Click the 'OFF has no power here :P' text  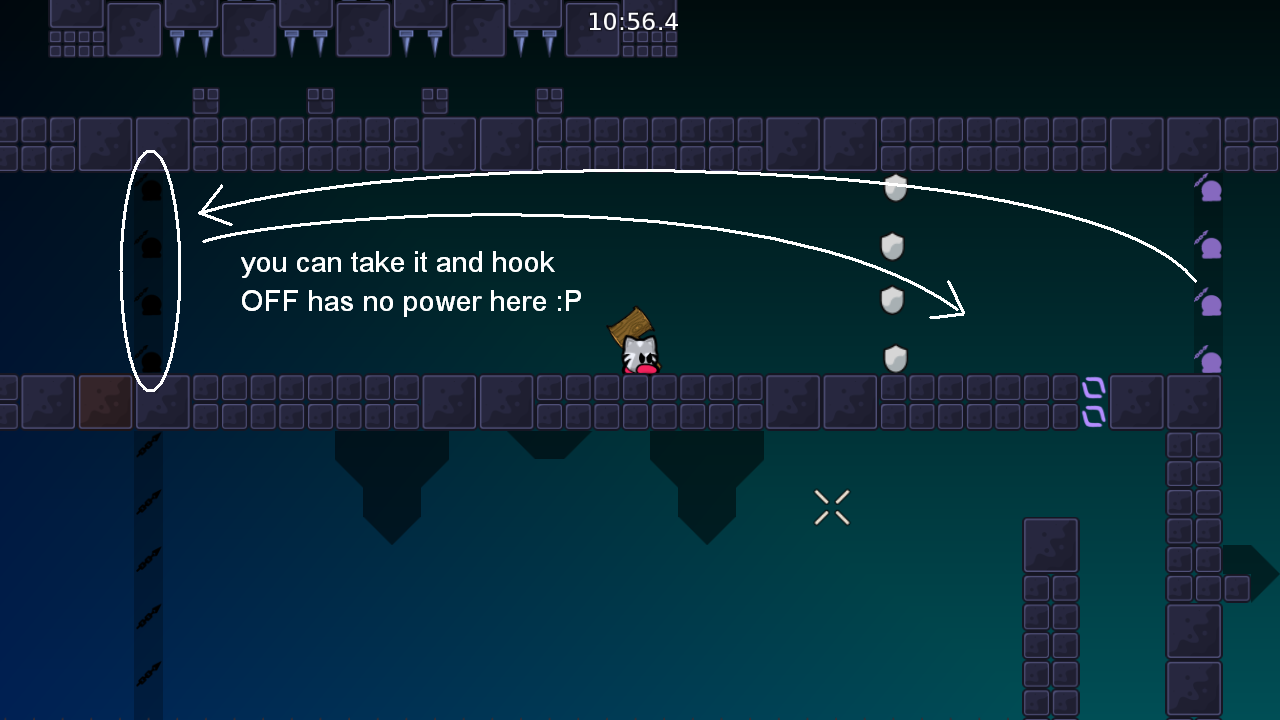click(411, 301)
